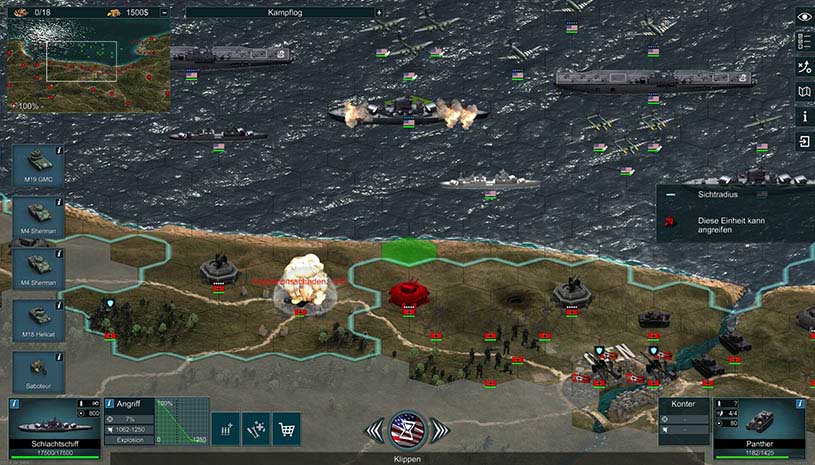
Task: Go to the previous unit arrow
Action: [x=375, y=431]
